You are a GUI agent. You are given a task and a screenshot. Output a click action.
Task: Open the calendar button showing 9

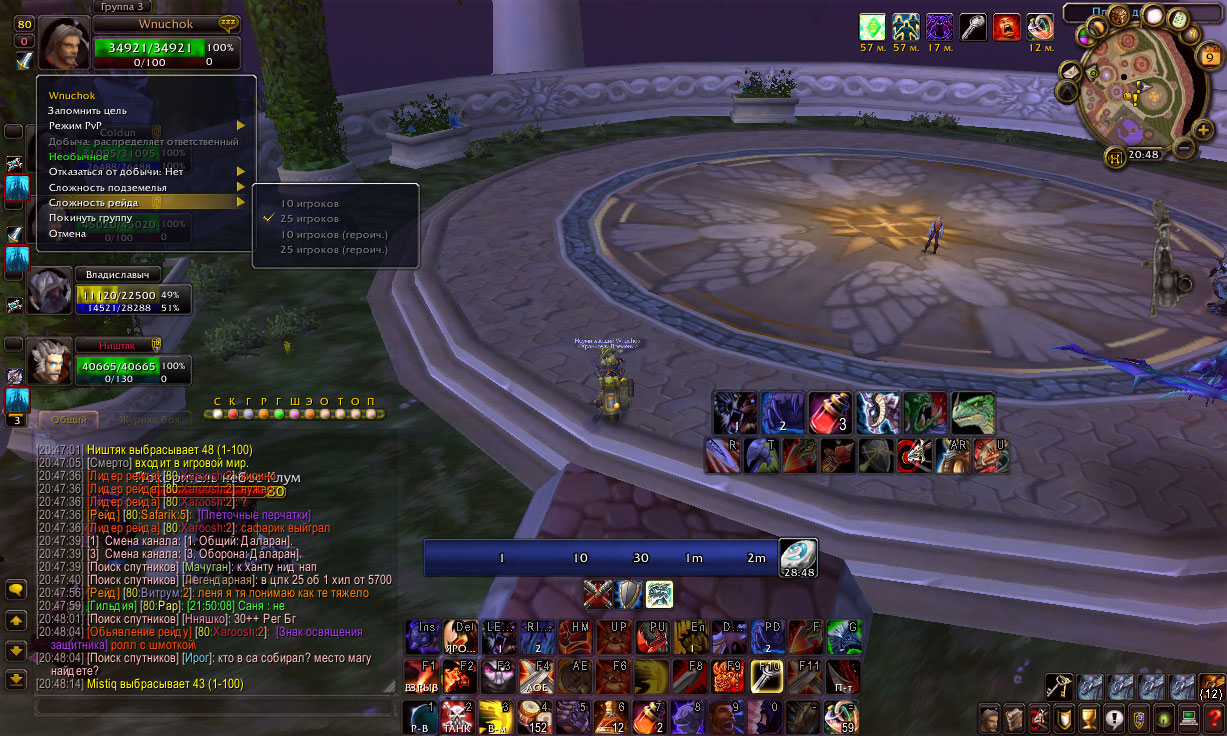[1208, 58]
